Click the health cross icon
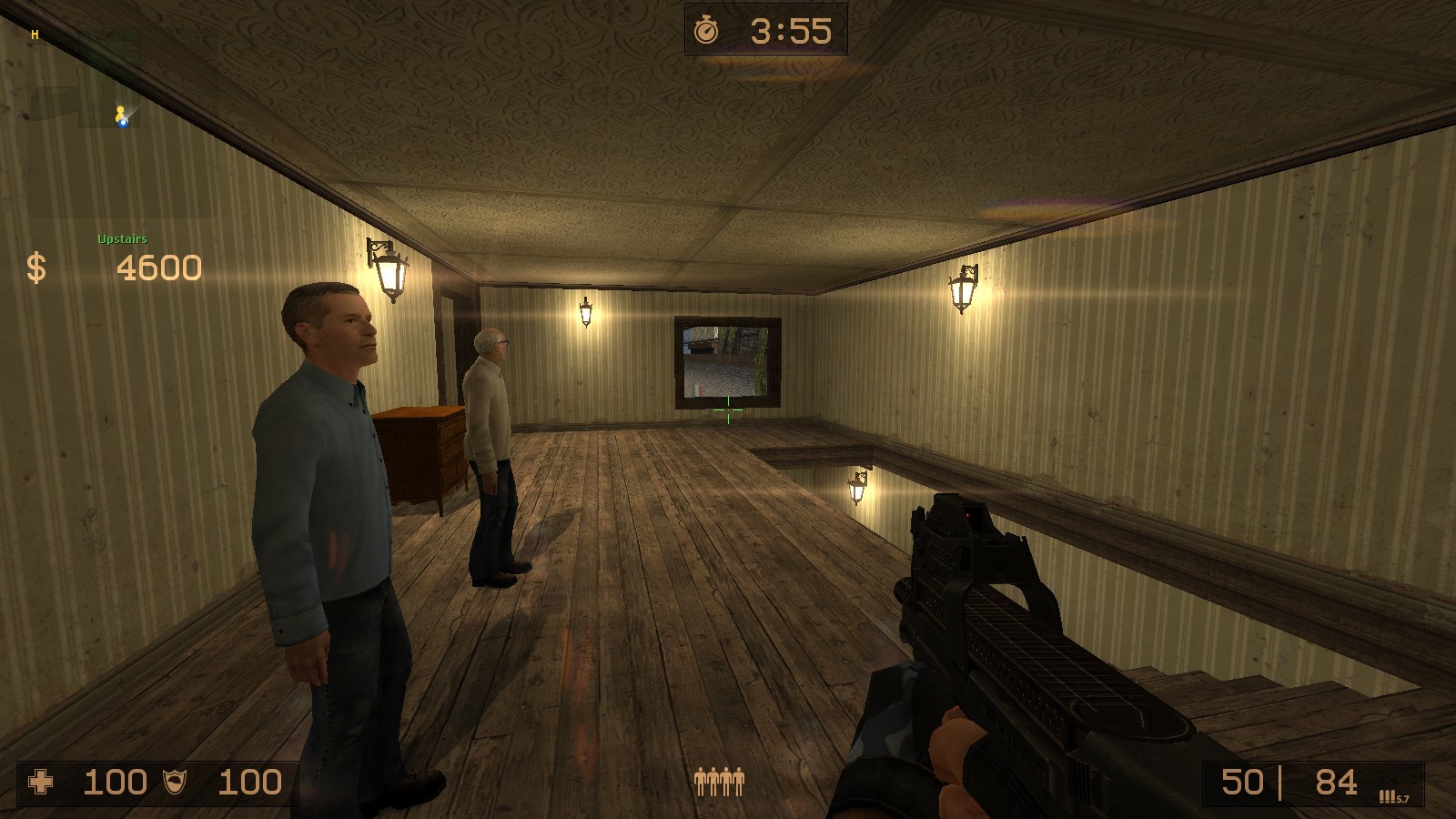The image size is (1456, 819). pos(42,781)
